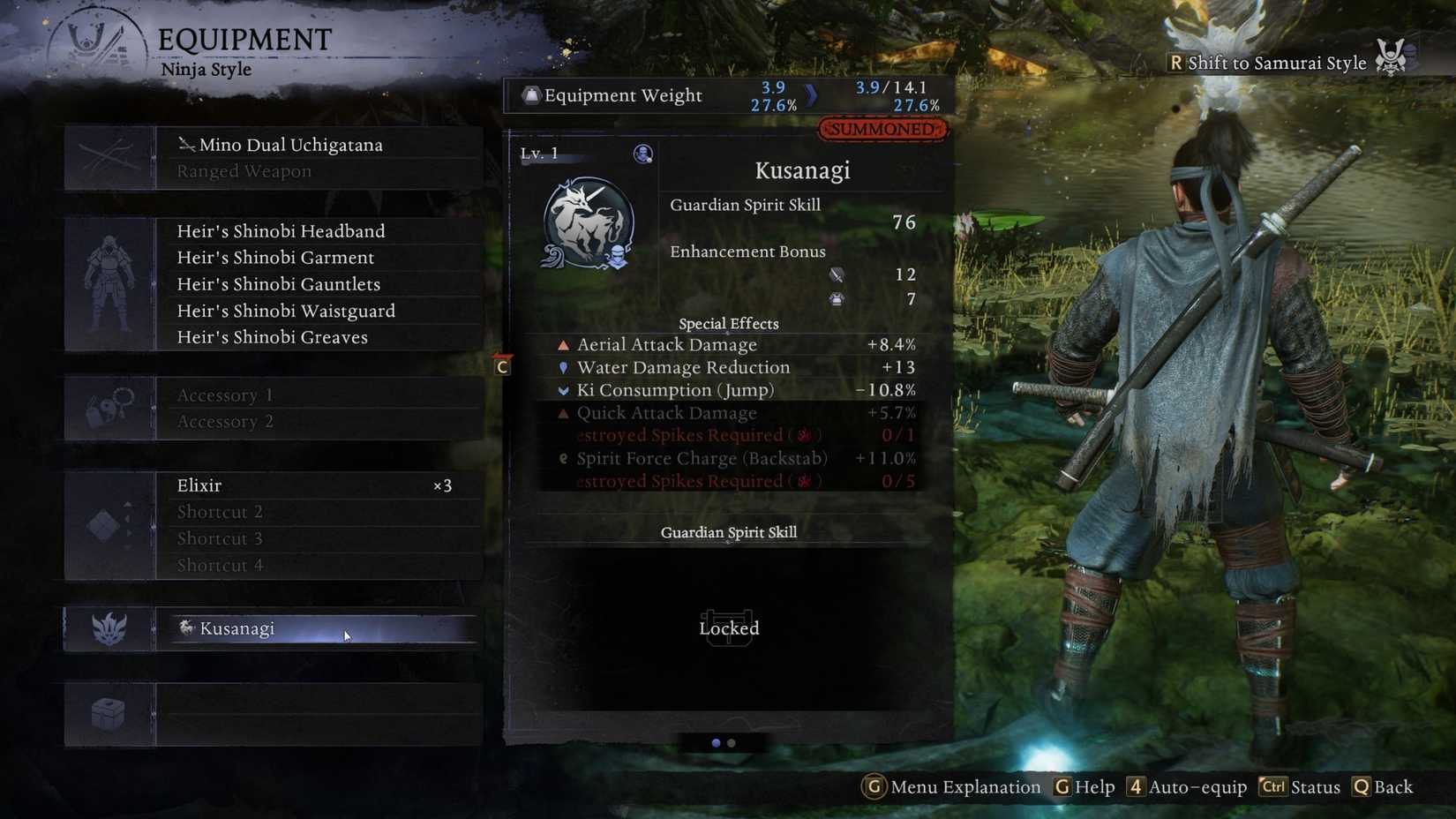Open the Status screen option
This screenshot has height=819, width=1456.
(1316, 787)
